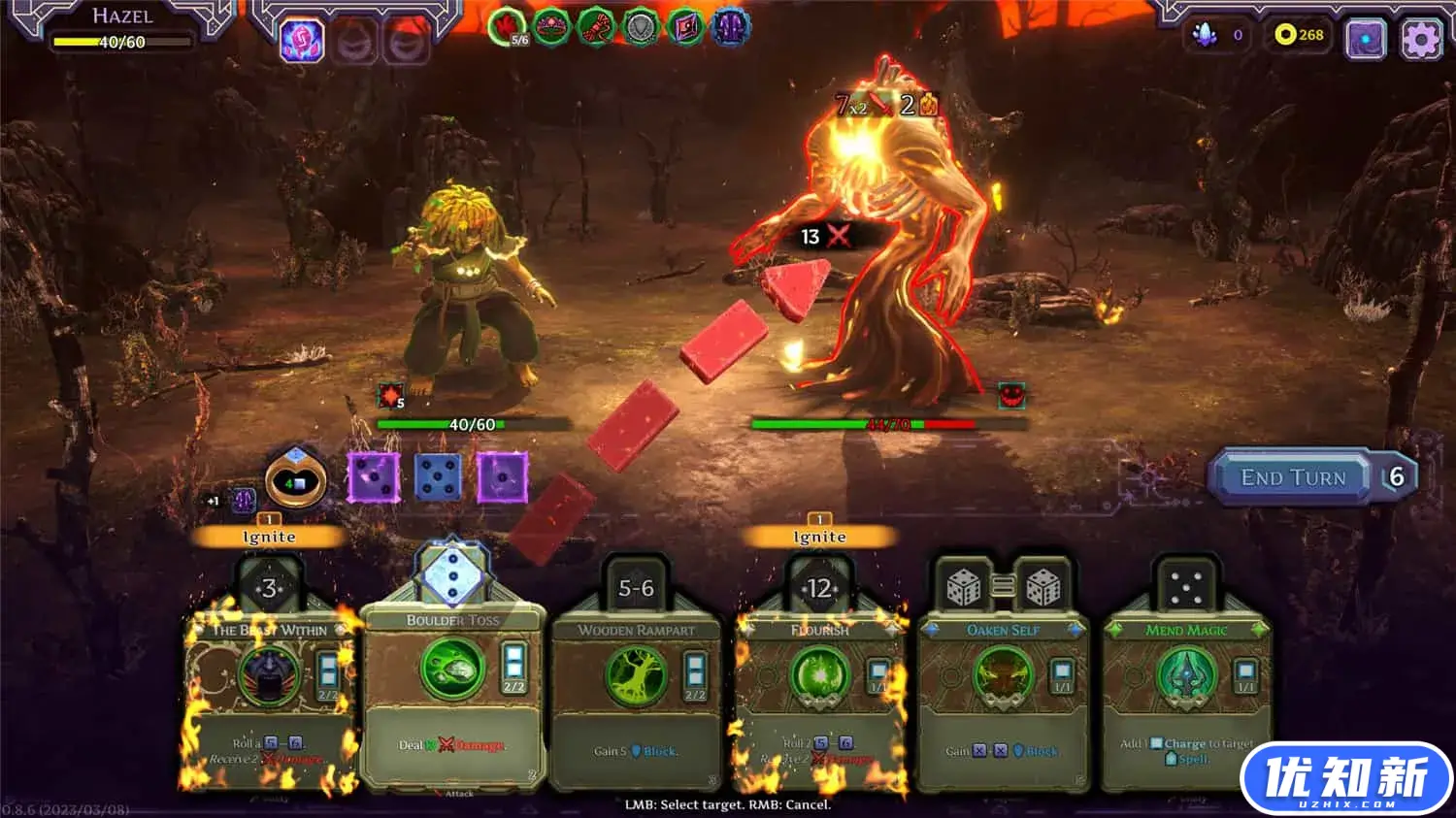
Task: Click the whip relic icon at the top
Action: [593, 27]
